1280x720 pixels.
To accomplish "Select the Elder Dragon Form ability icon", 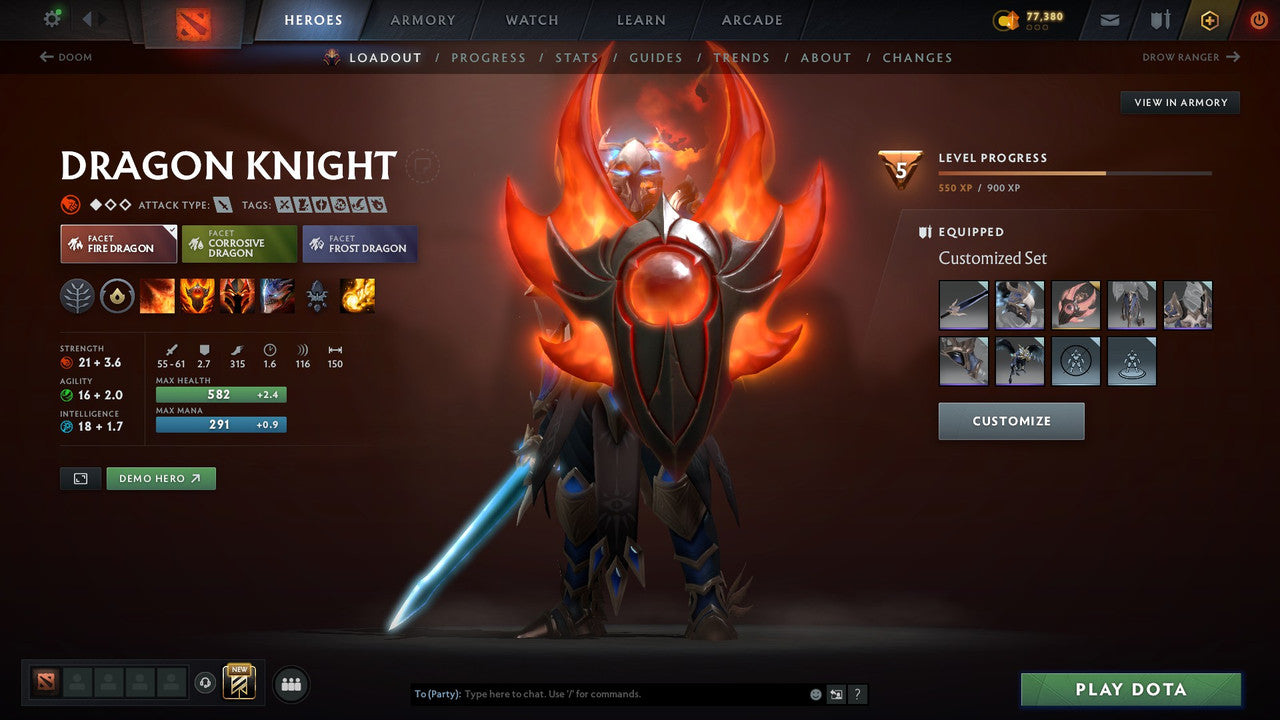I will [277, 295].
